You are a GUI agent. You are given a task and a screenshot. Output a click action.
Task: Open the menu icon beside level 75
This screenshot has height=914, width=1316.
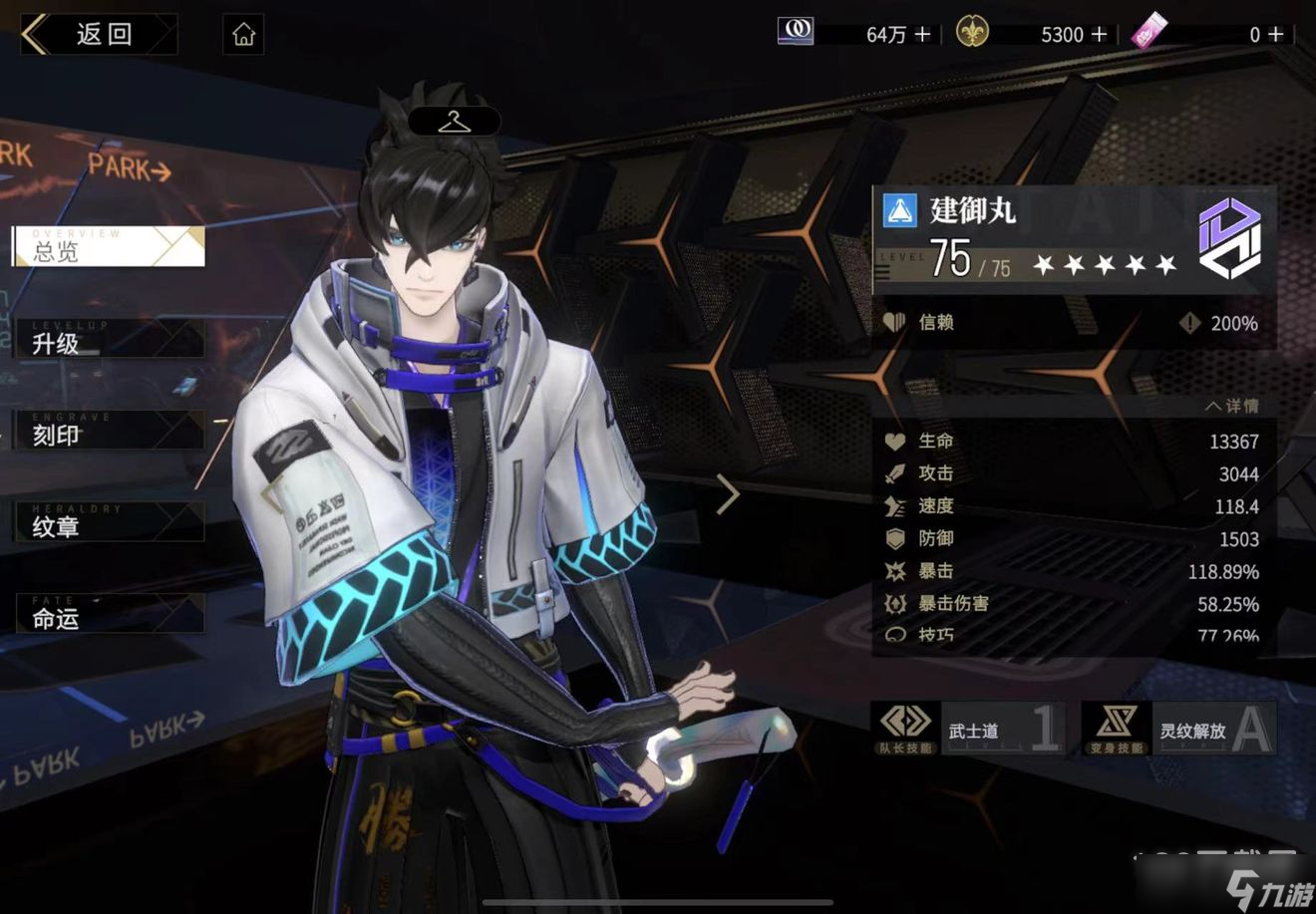[884, 271]
